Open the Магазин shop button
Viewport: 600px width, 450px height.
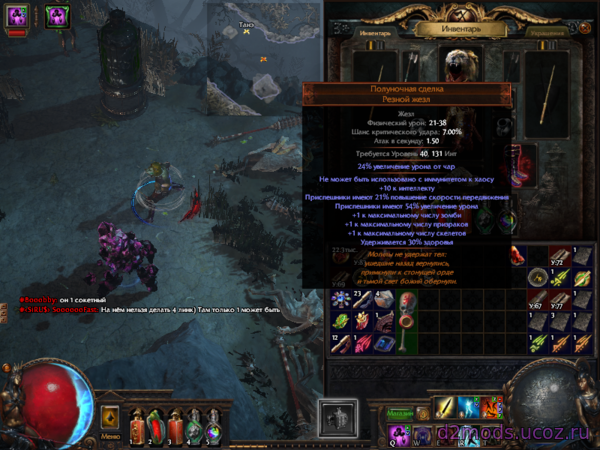coord(401,413)
